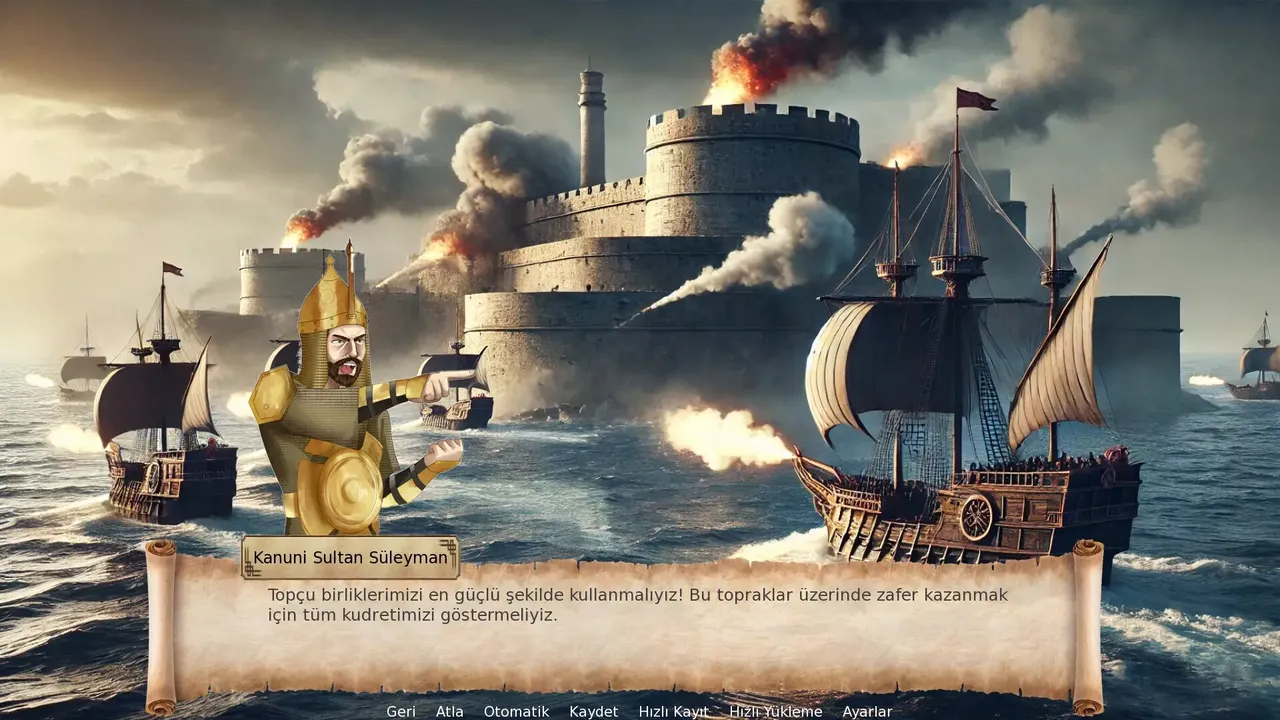Viewport: 1280px width, 720px height.
Task: Click the Sultan's golden shield
Action: [x=348, y=490]
